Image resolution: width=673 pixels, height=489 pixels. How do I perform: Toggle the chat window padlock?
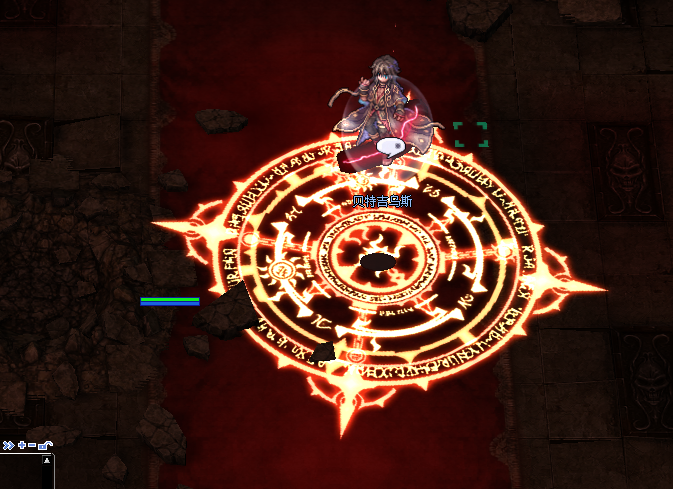[45, 445]
